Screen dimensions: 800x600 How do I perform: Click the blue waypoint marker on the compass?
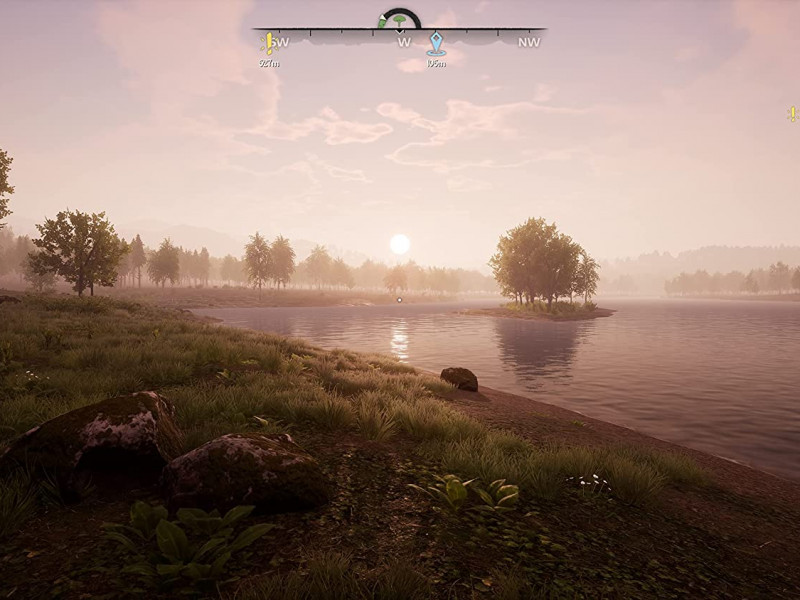coord(436,44)
